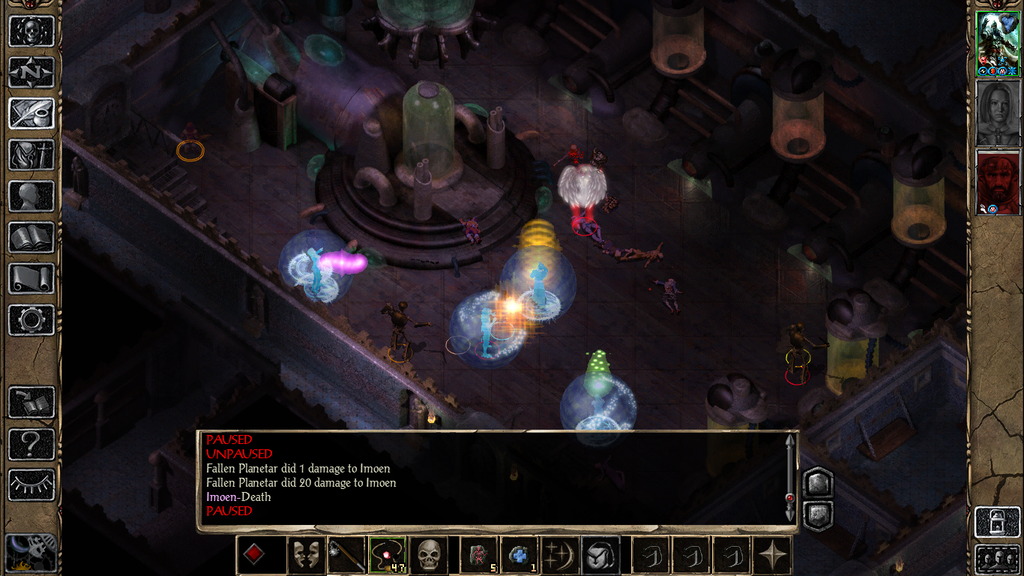Click the red diamond action button
The height and width of the screenshot is (576, 1024).
point(255,555)
